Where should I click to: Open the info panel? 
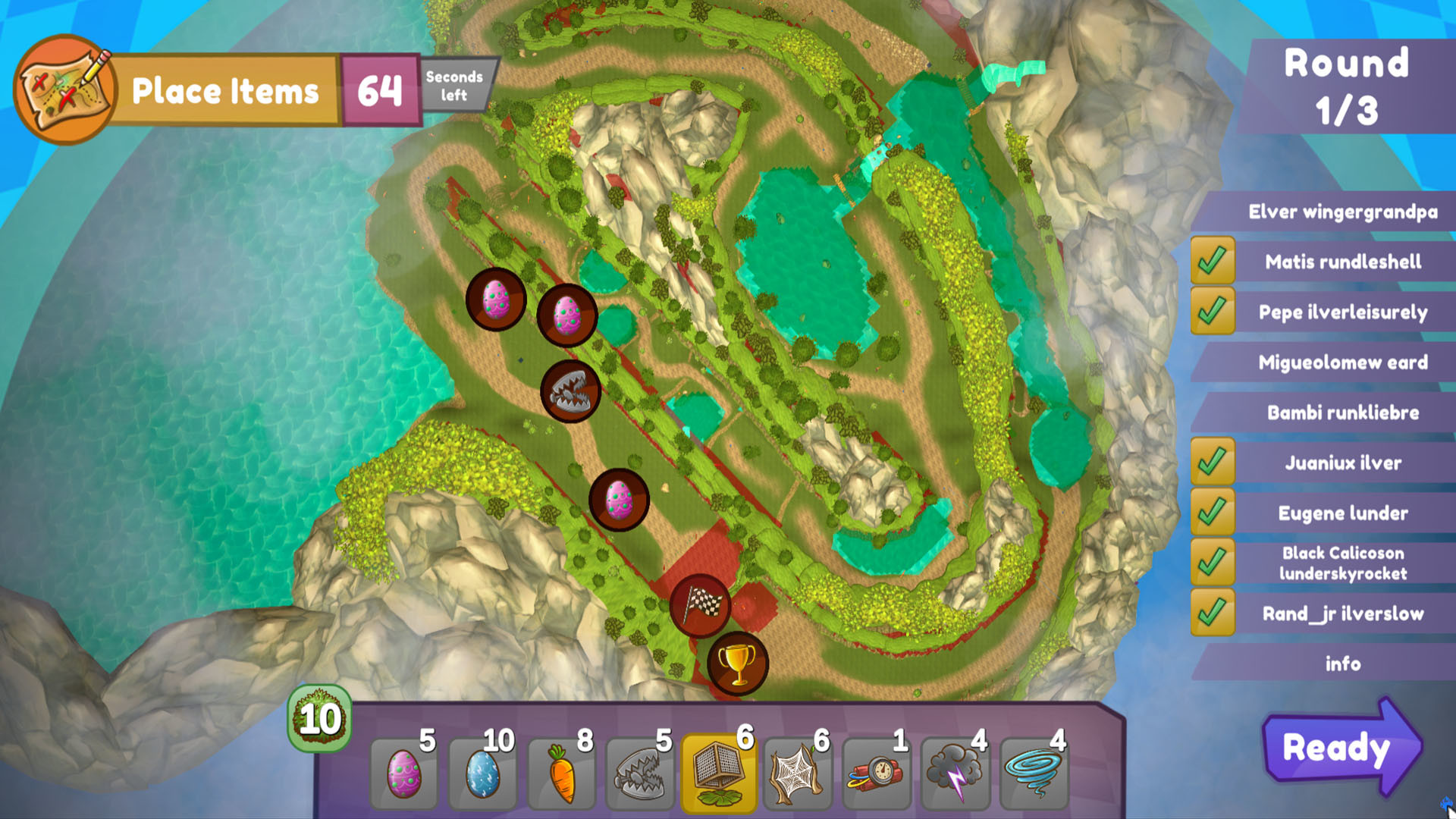pyautogui.click(x=1345, y=664)
